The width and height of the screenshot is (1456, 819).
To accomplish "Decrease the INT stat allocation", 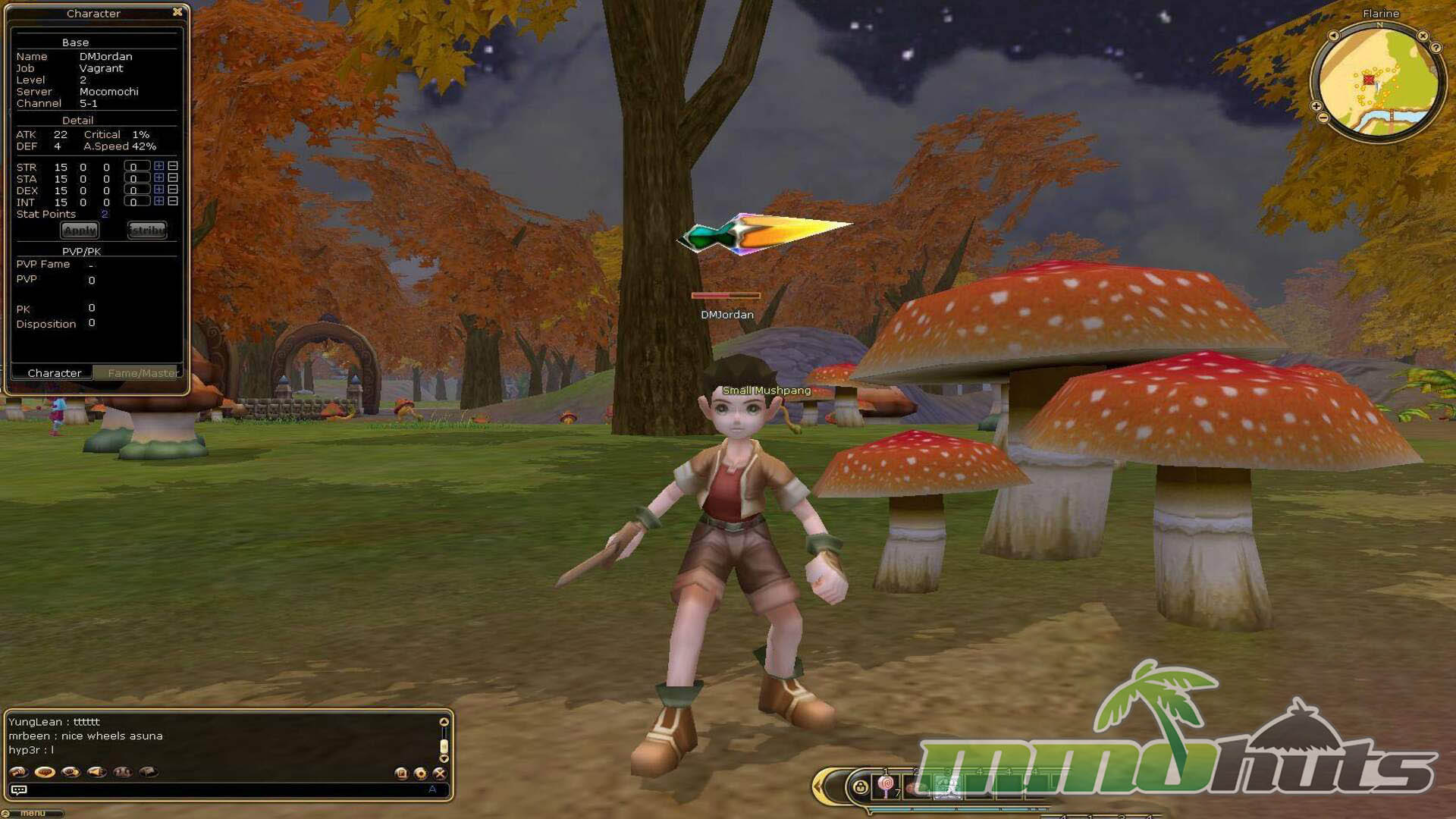I will coord(173,202).
